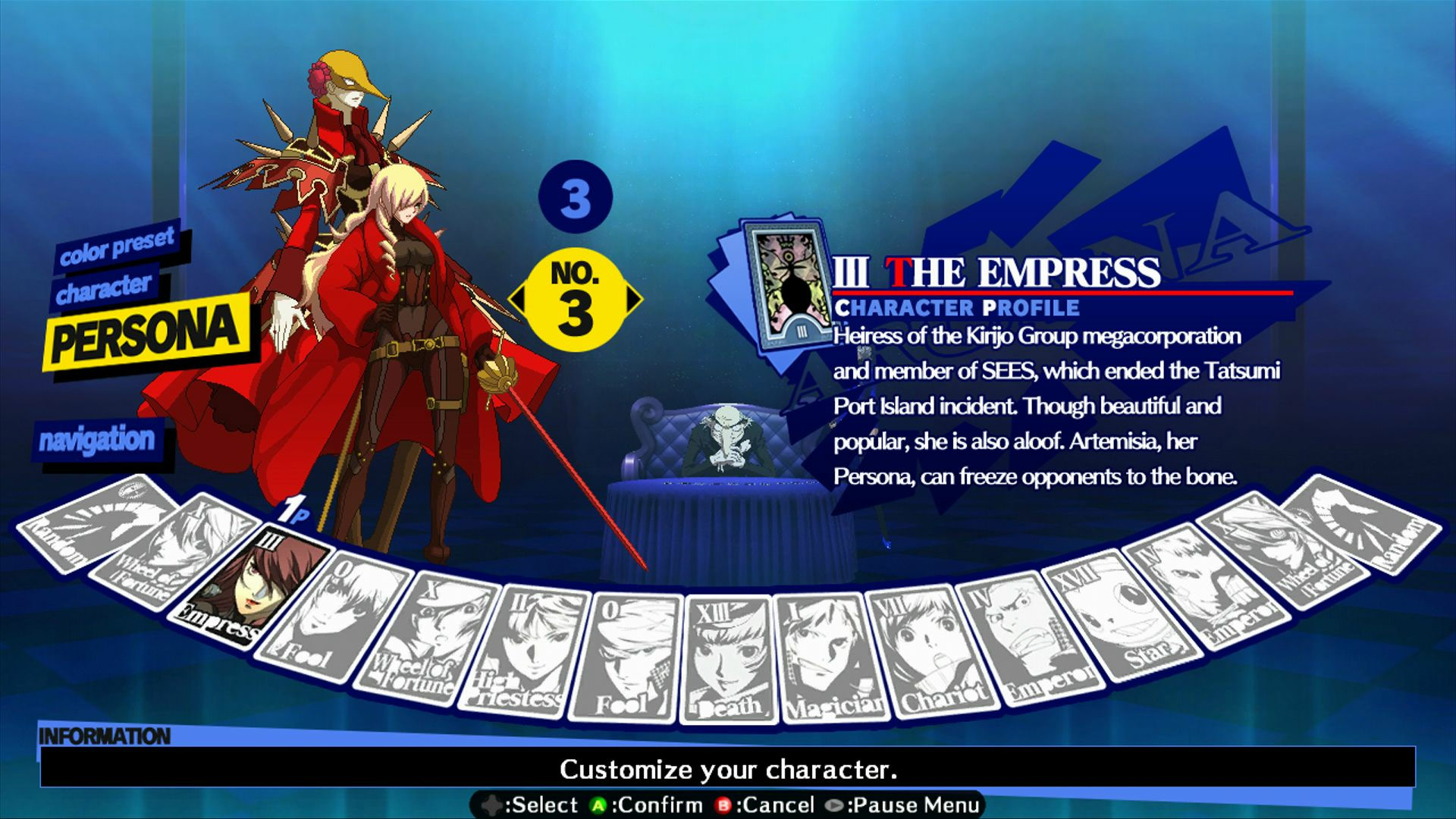Toggle the navigation option
Viewport: 1456px width, 819px height.
click(99, 438)
